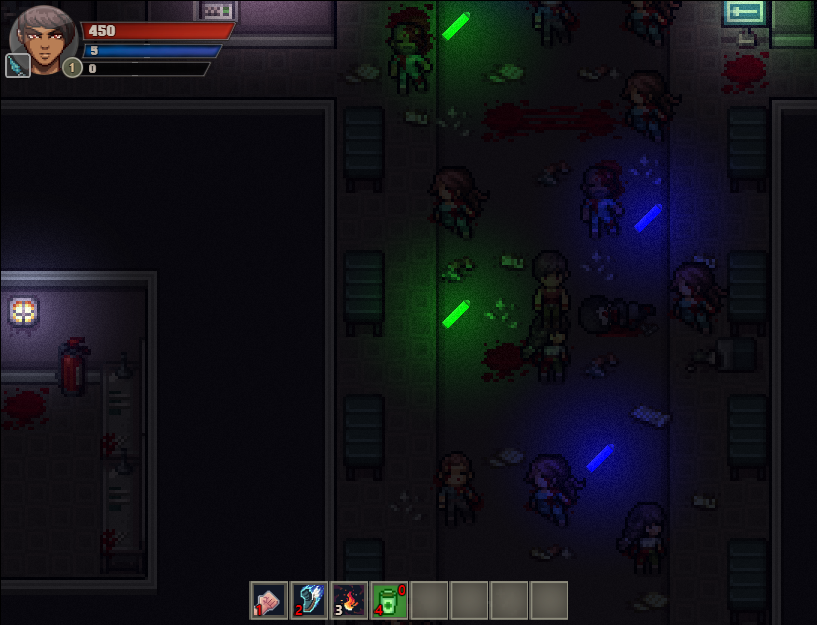This screenshot has height=625, width=817.
Task: Select the fist punch skill in slot 1
Action: click(x=268, y=600)
